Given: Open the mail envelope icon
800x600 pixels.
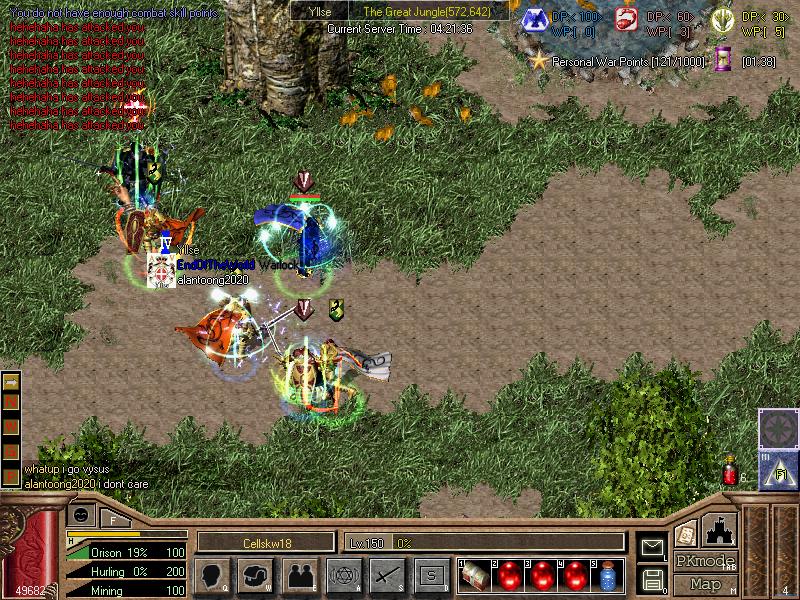Looking at the screenshot, I should point(652,547).
